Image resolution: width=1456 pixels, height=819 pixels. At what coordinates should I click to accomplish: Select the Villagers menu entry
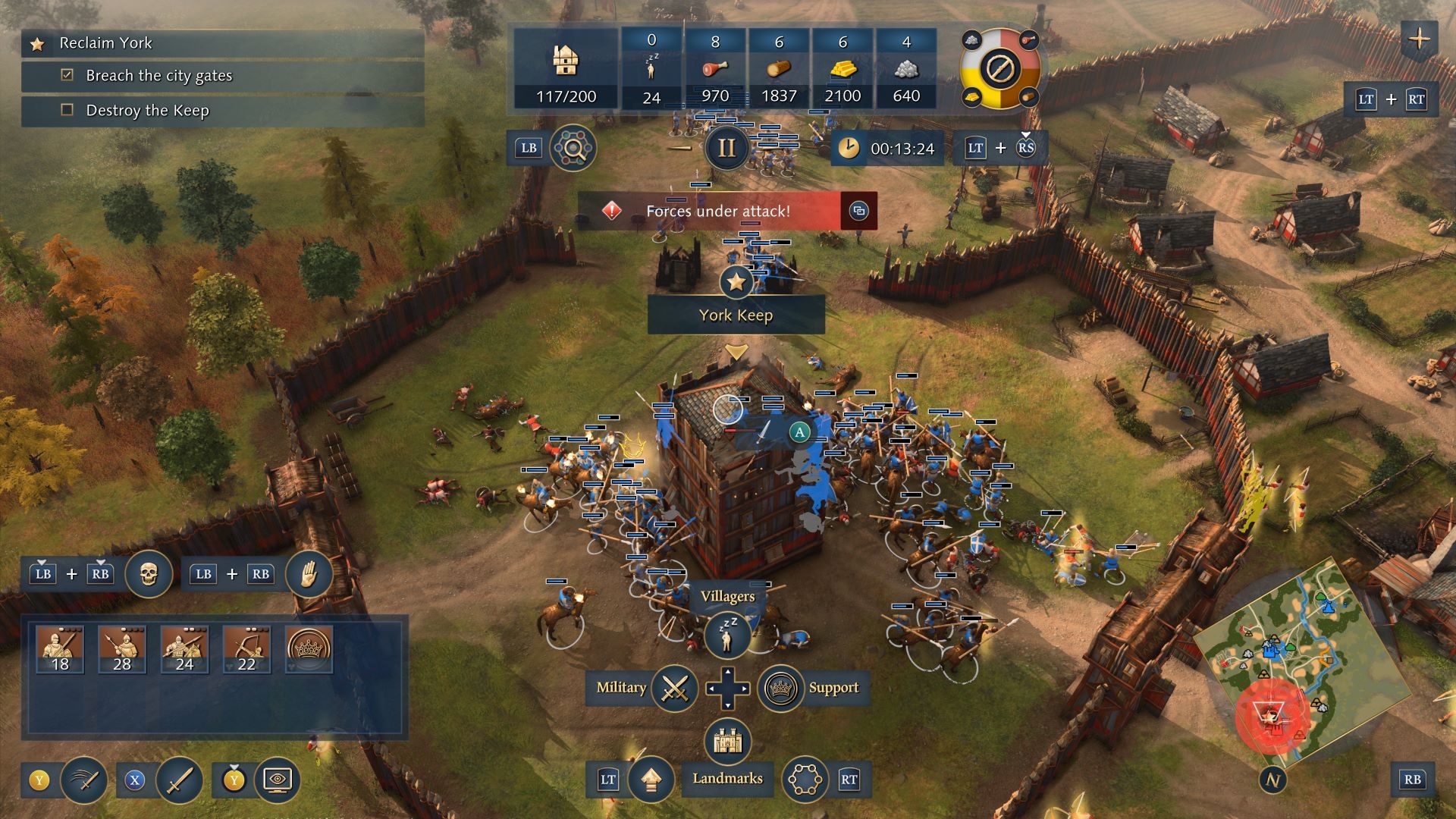729,597
